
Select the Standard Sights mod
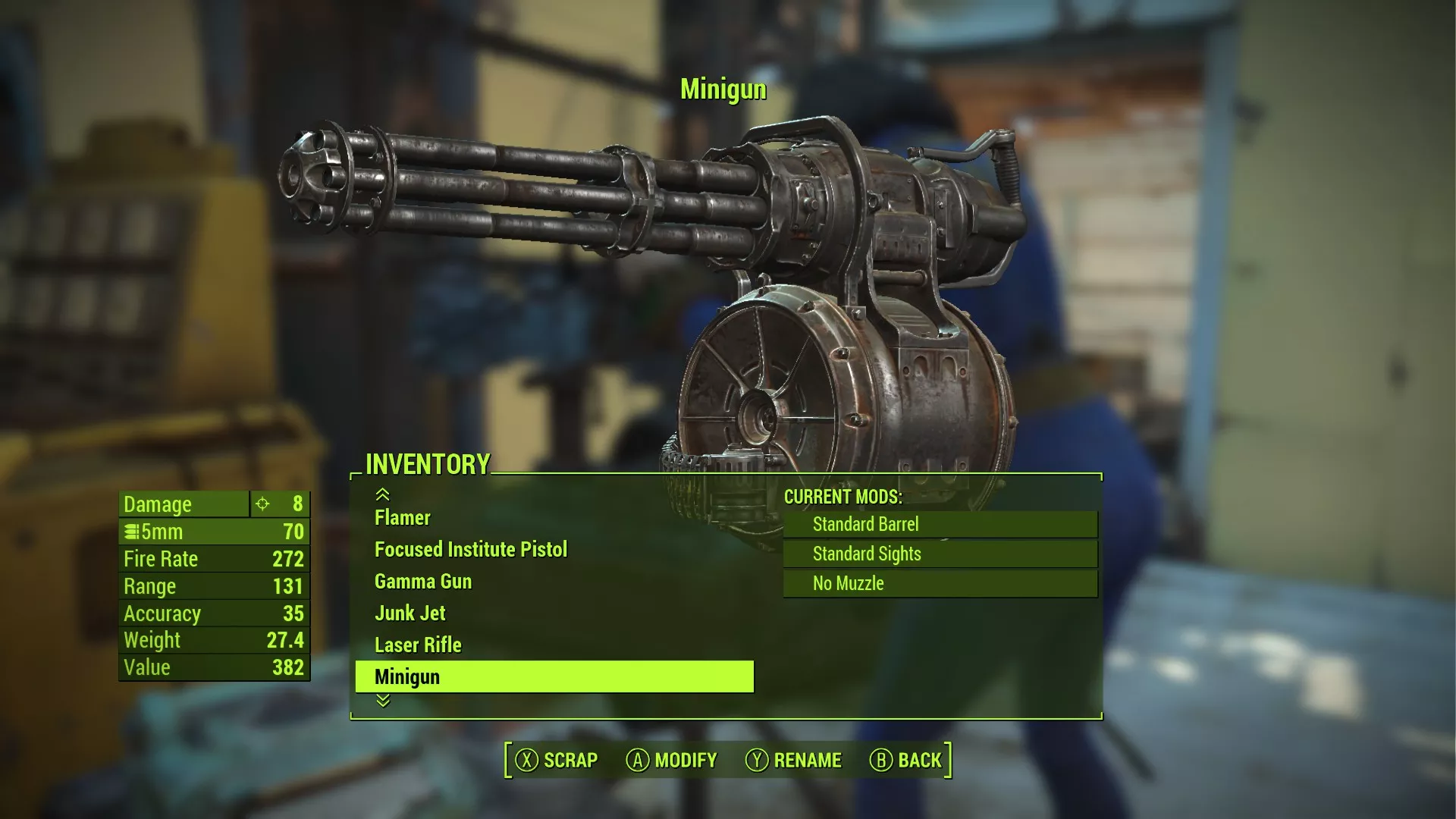(940, 554)
